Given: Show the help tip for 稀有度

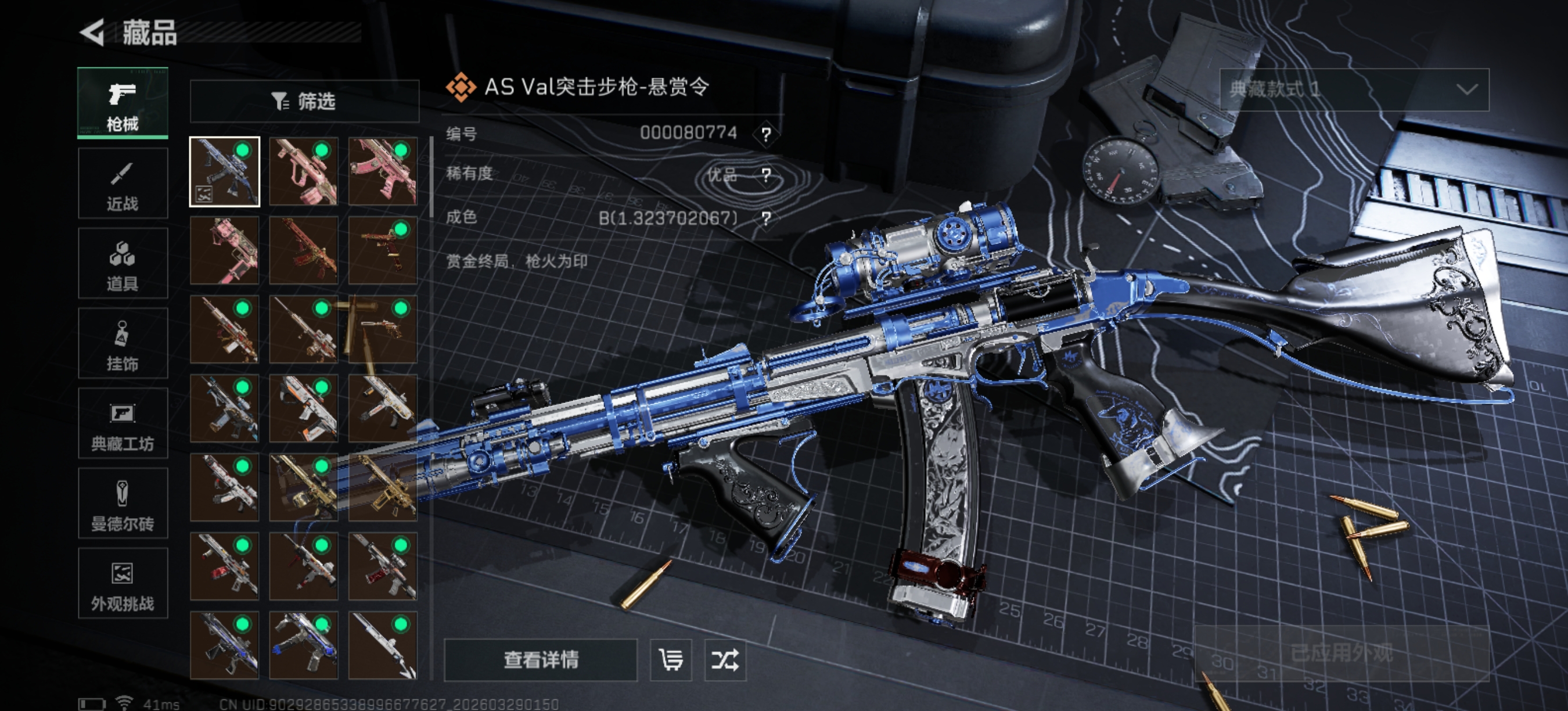Looking at the screenshot, I should click(x=766, y=175).
